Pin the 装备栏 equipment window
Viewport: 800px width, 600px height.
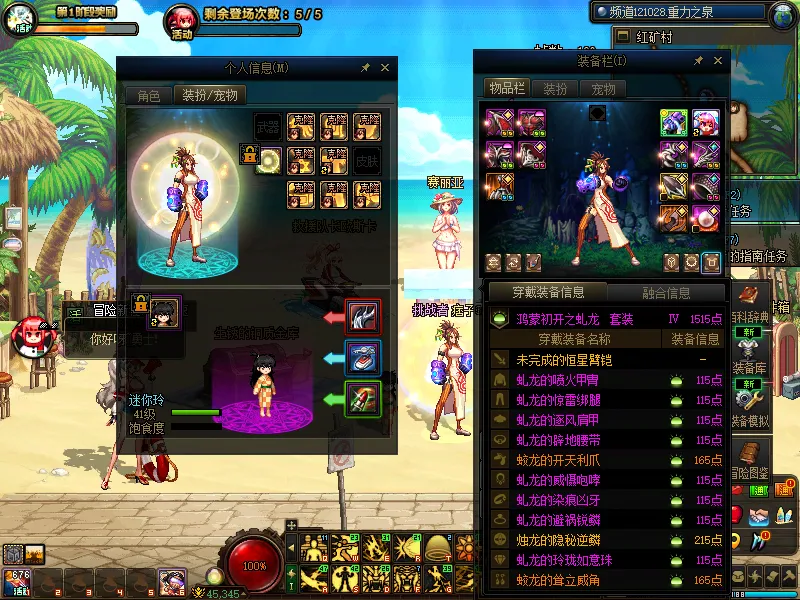coord(696,61)
